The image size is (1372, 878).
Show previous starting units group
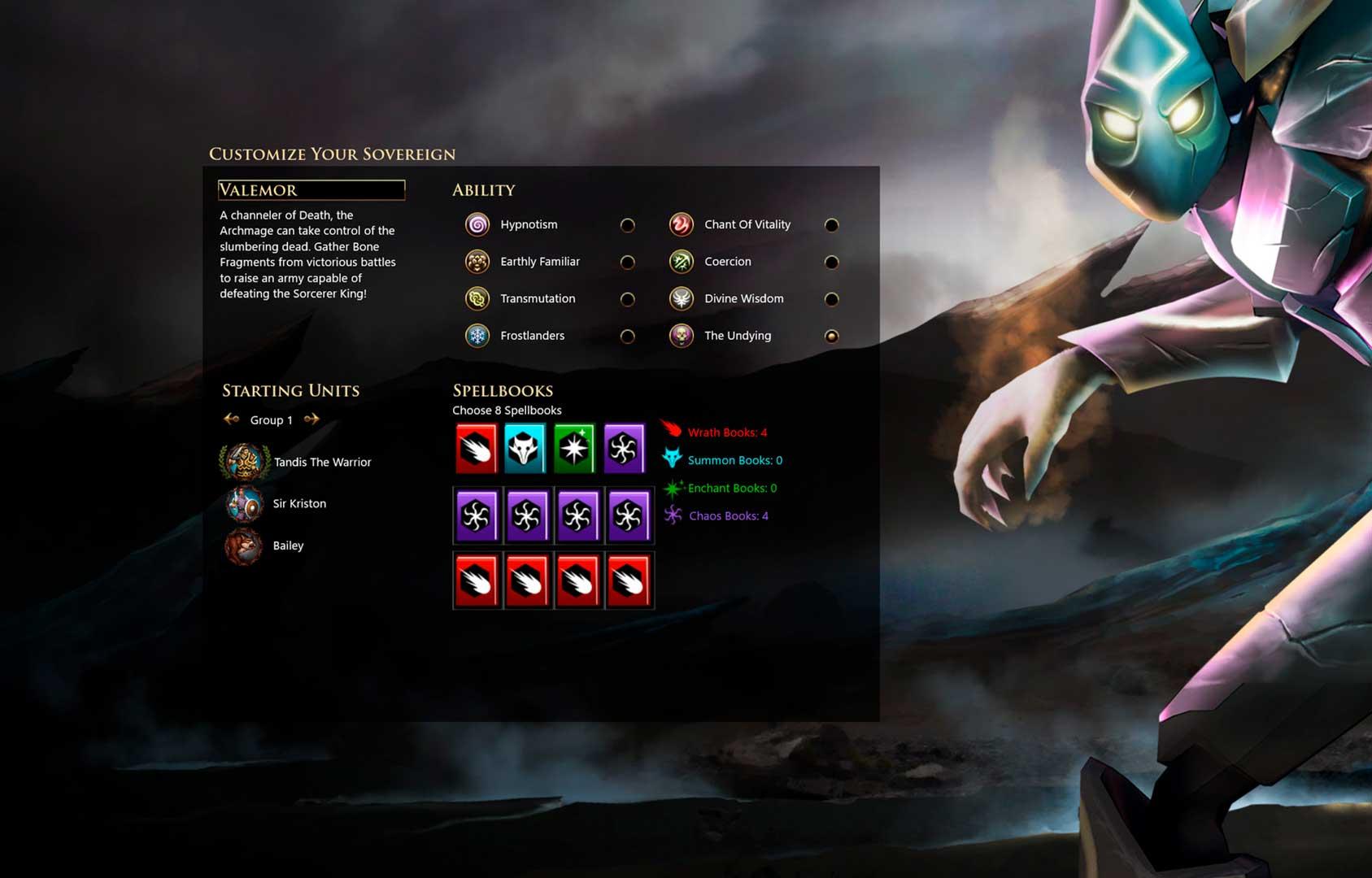point(232,419)
